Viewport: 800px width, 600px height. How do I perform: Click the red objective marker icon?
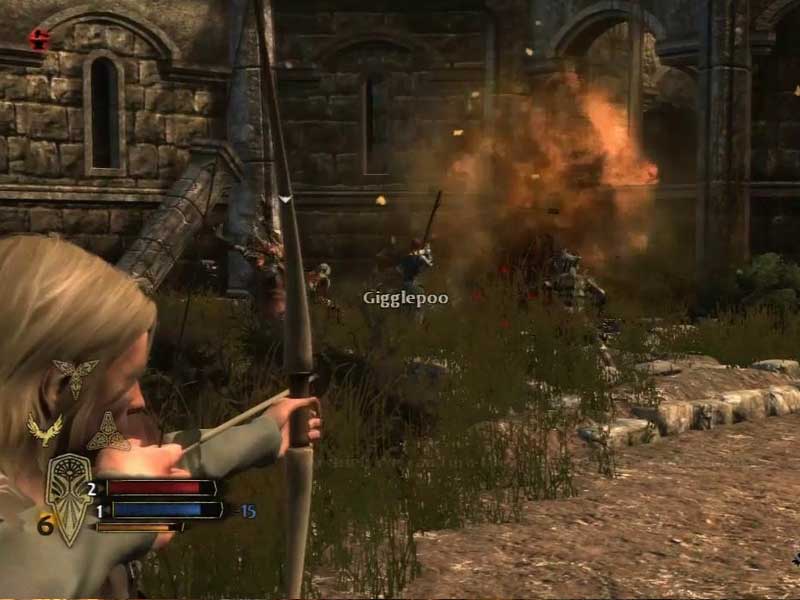39,40
